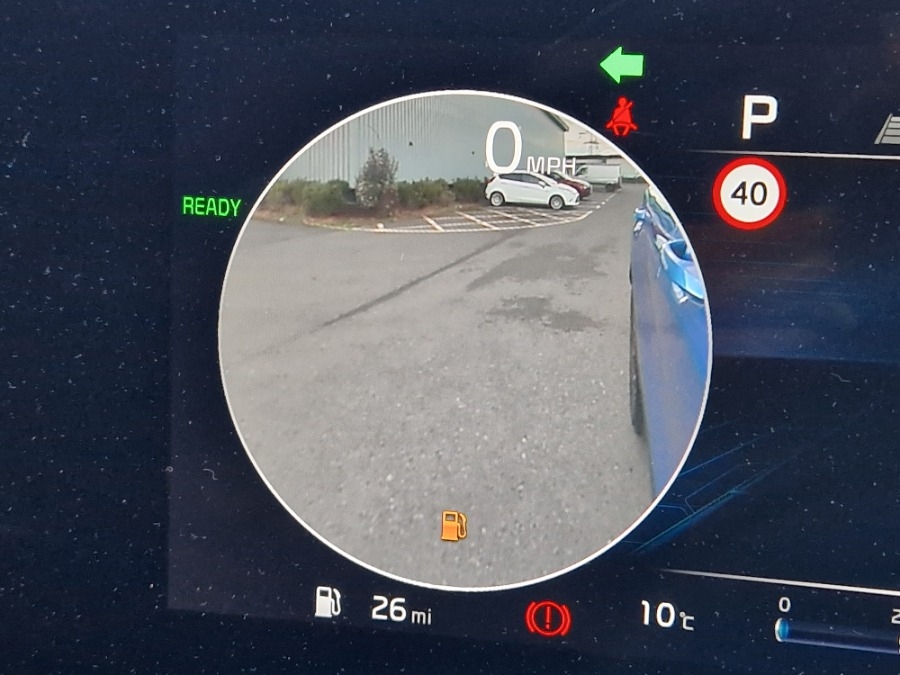Select the red seatbelt warning icon

[622, 117]
